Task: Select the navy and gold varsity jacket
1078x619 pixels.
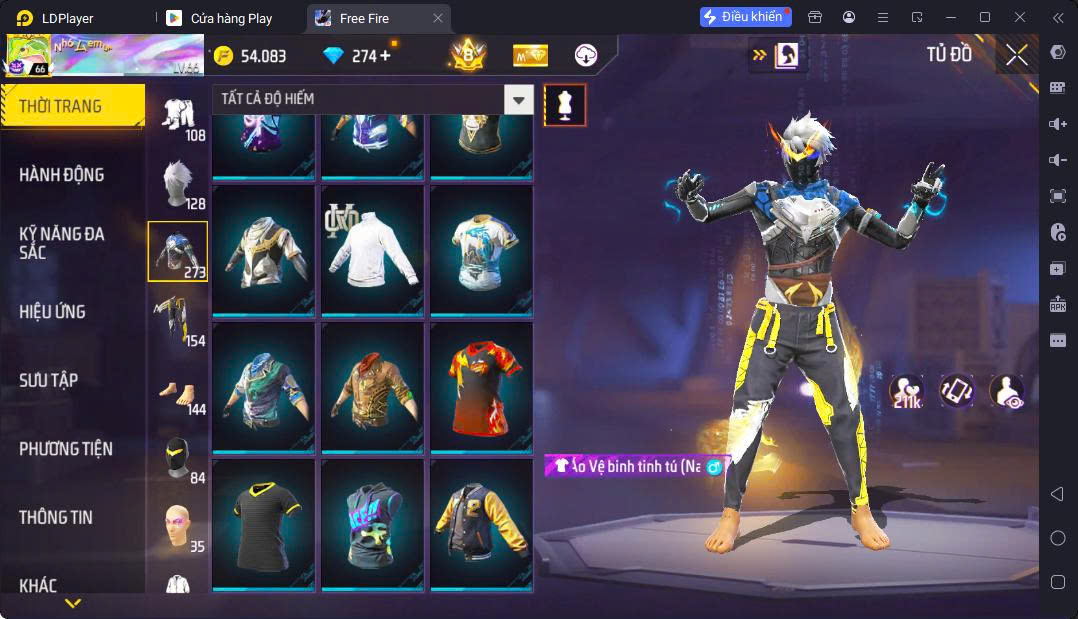Action: pyautogui.click(x=482, y=522)
